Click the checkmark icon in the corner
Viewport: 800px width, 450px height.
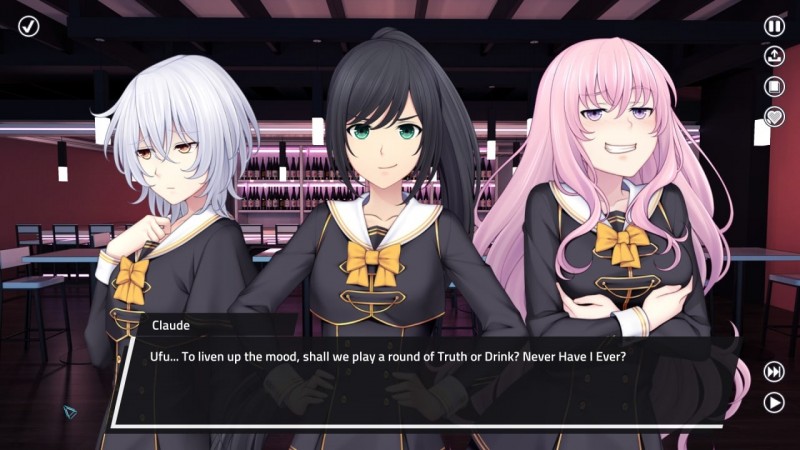tap(28, 25)
